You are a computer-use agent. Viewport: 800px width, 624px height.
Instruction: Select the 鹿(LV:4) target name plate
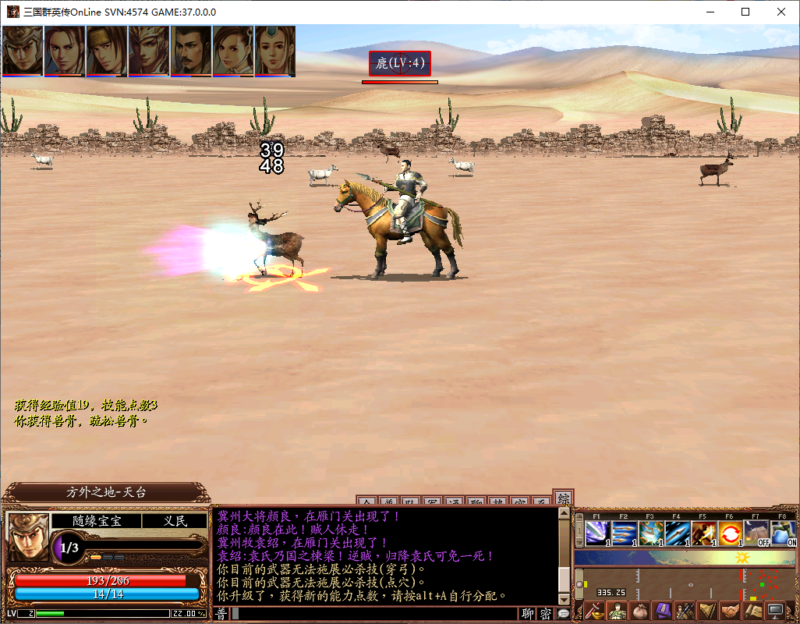coord(400,63)
